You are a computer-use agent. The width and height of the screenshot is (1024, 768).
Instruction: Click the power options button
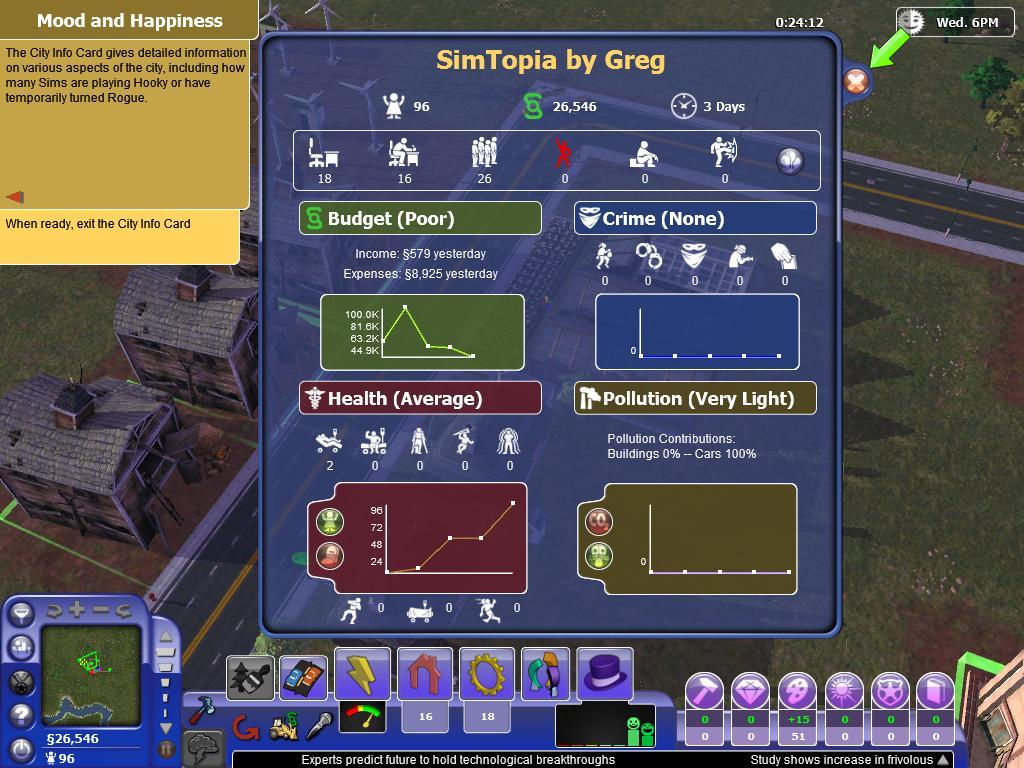pyautogui.click(x=21, y=747)
